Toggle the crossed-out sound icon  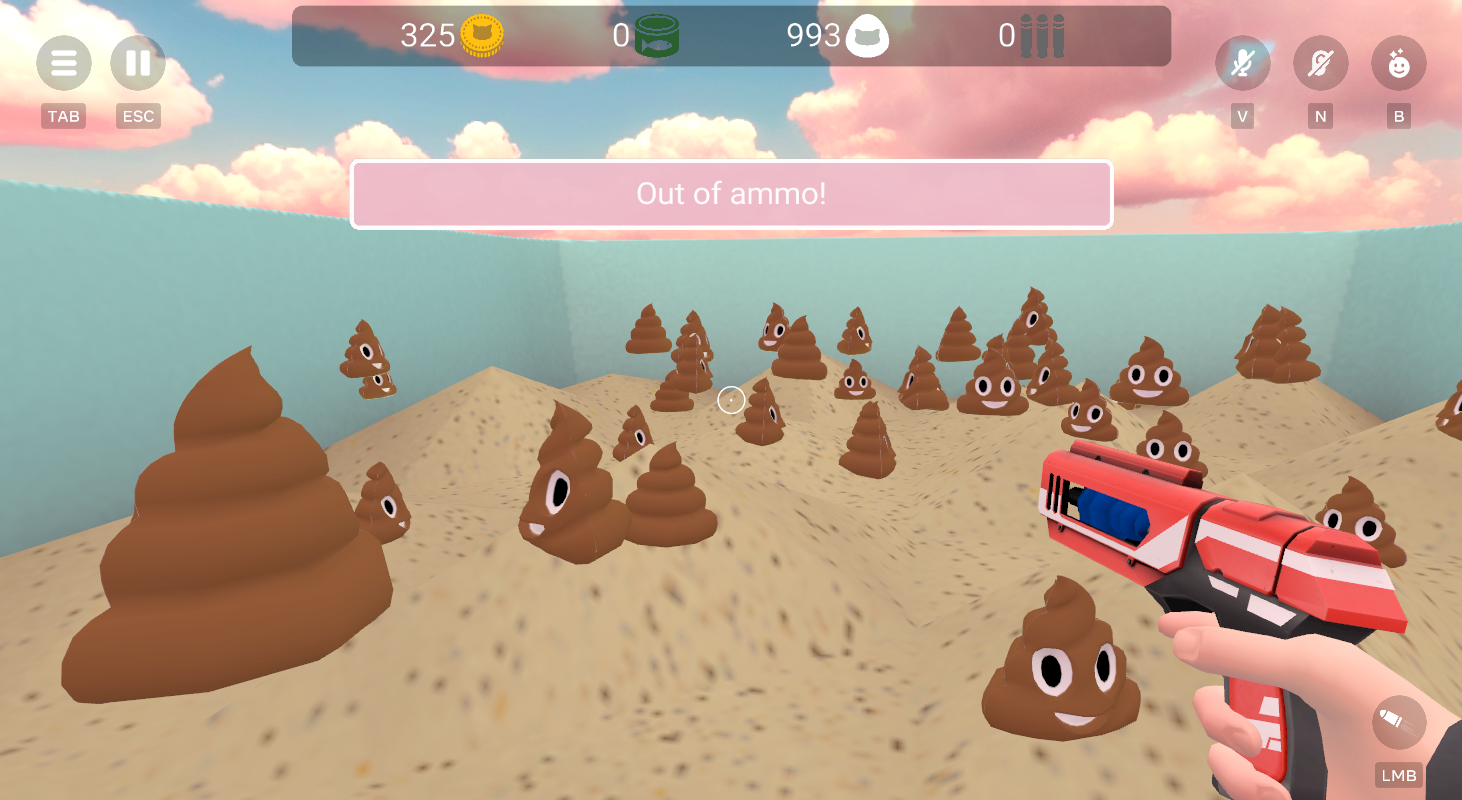coord(1320,64)
